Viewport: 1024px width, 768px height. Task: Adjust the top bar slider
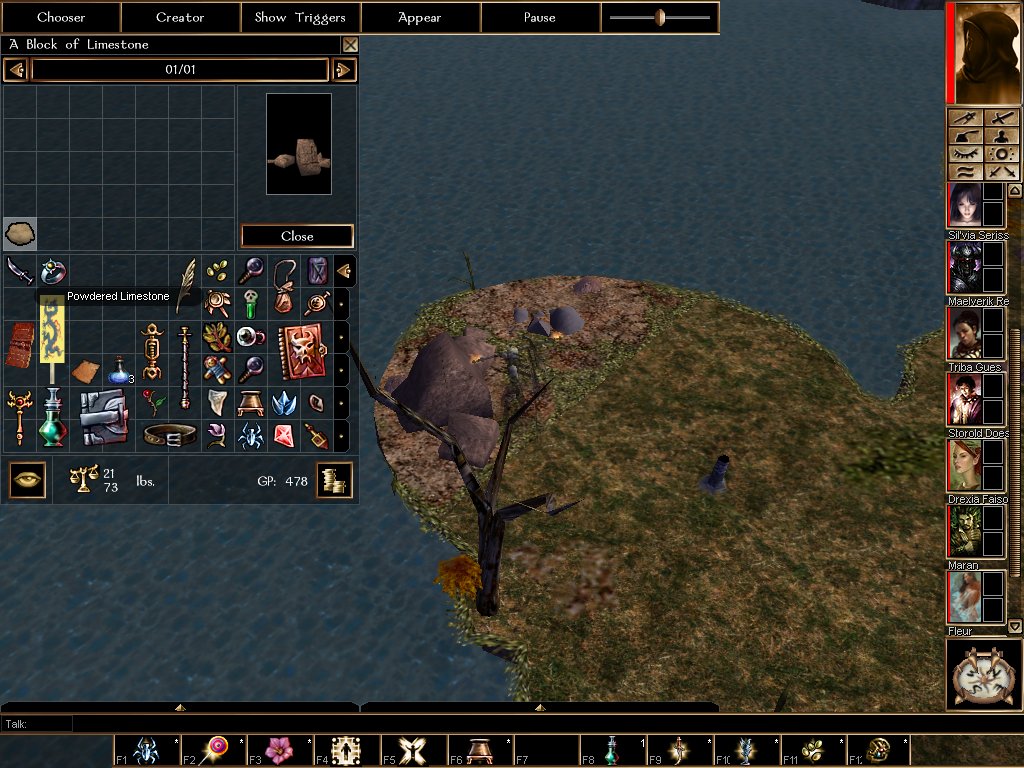[x=660, y=17]
